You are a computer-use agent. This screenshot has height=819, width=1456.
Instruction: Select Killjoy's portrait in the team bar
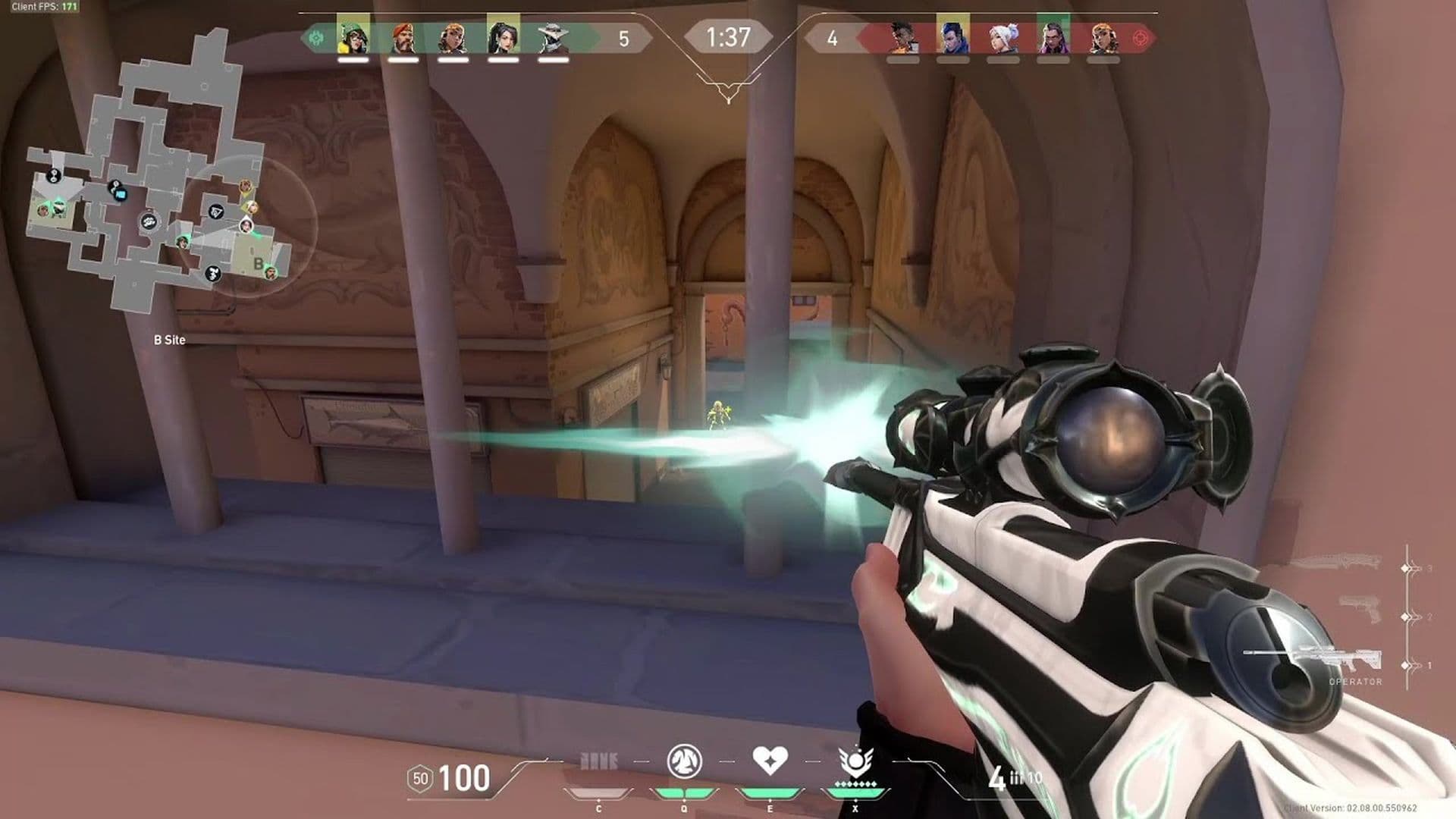(x=353, y=36)
